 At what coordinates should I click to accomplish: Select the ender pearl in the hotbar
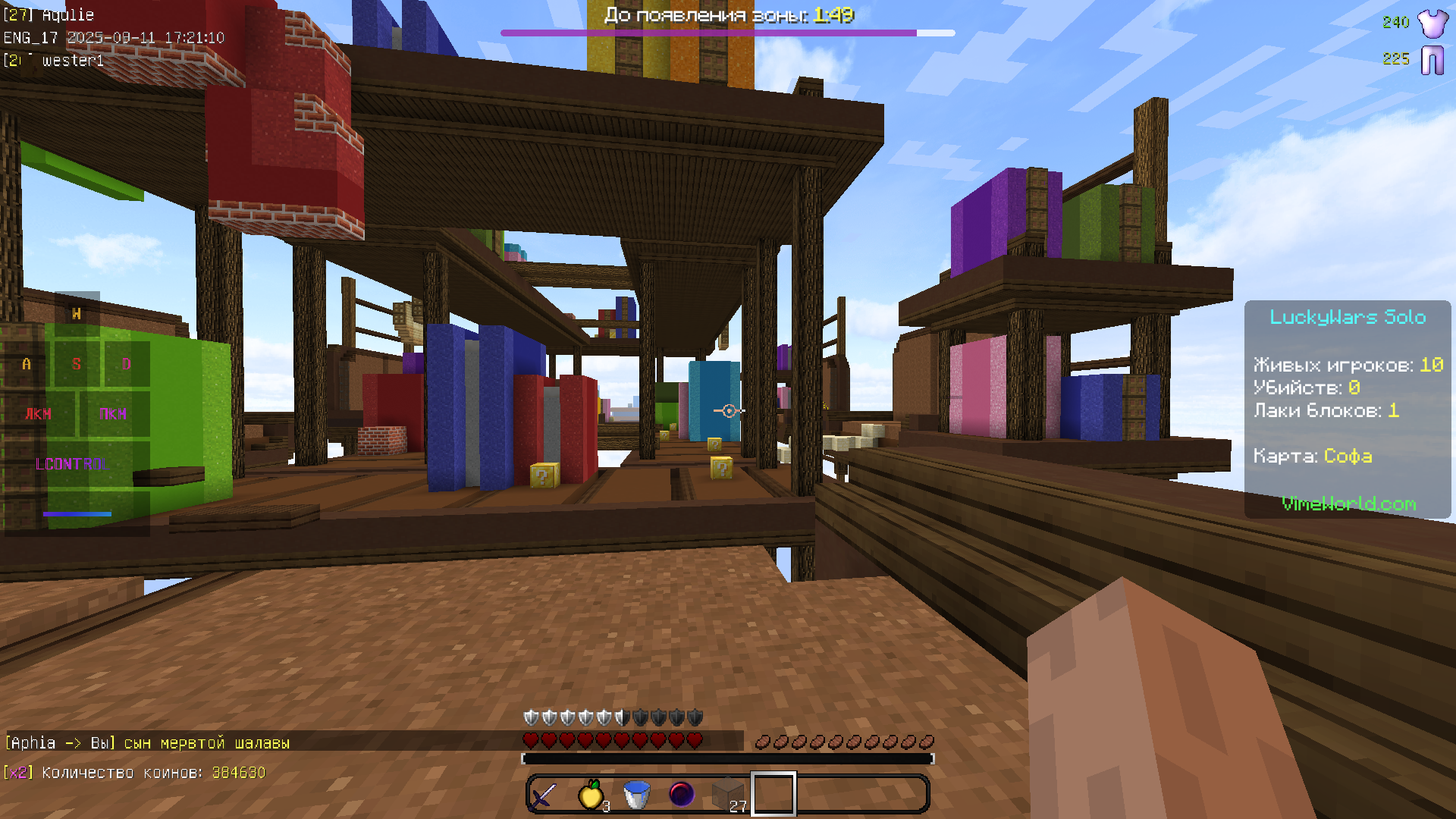click(x=681, y=793)
